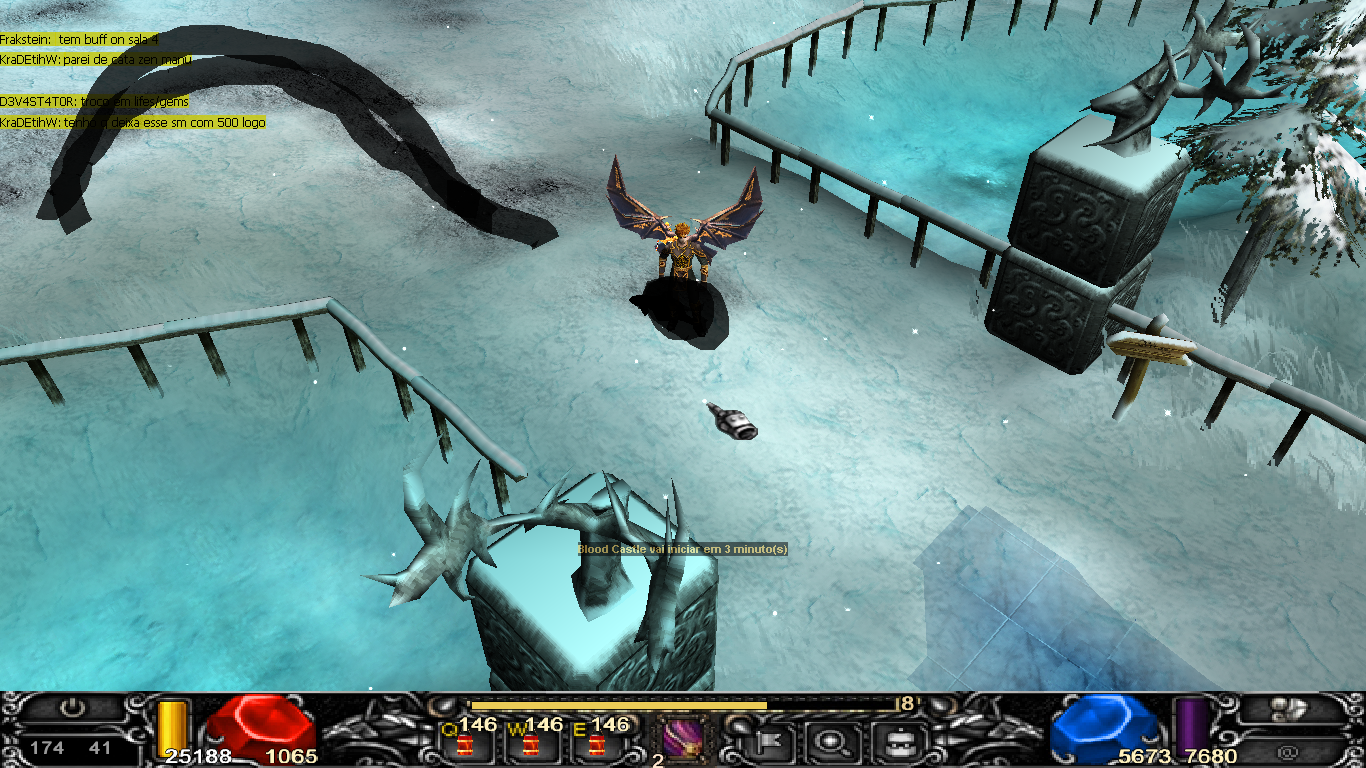Click the power button in the bottom bar
Viewport: 1366px width, 768px height.
click(71, 709)
